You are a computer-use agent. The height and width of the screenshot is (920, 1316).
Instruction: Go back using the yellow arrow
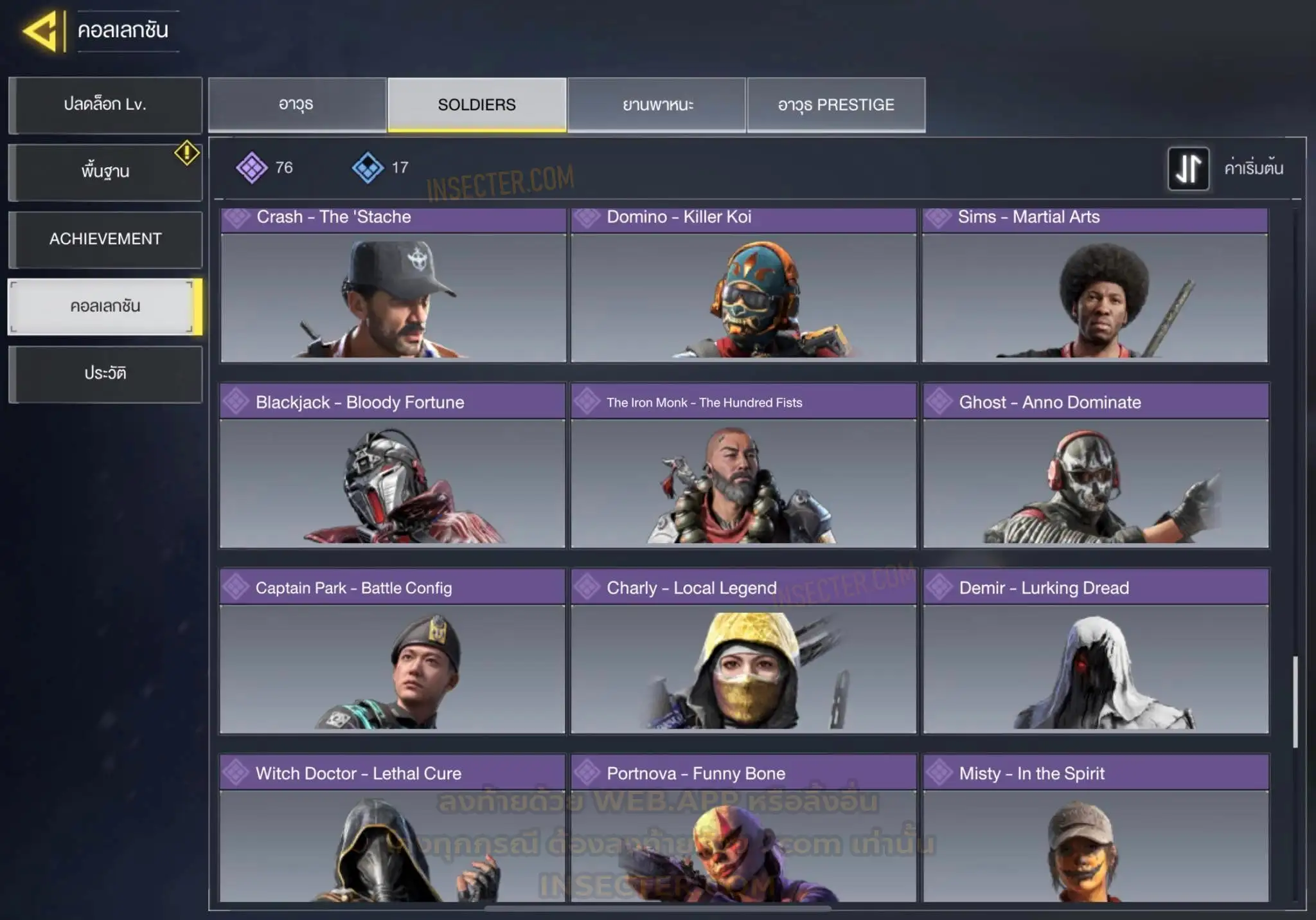pos(41,30)
